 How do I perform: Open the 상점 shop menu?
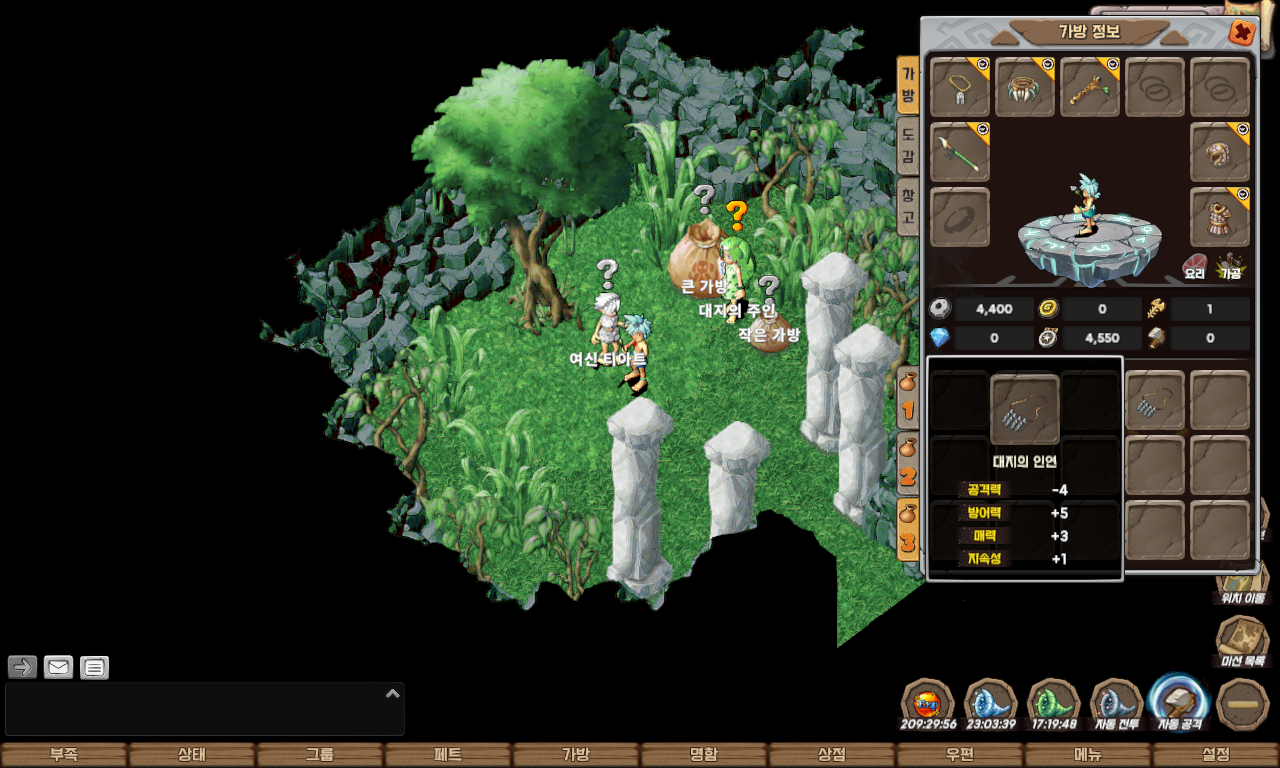click(x=832, y=755)
